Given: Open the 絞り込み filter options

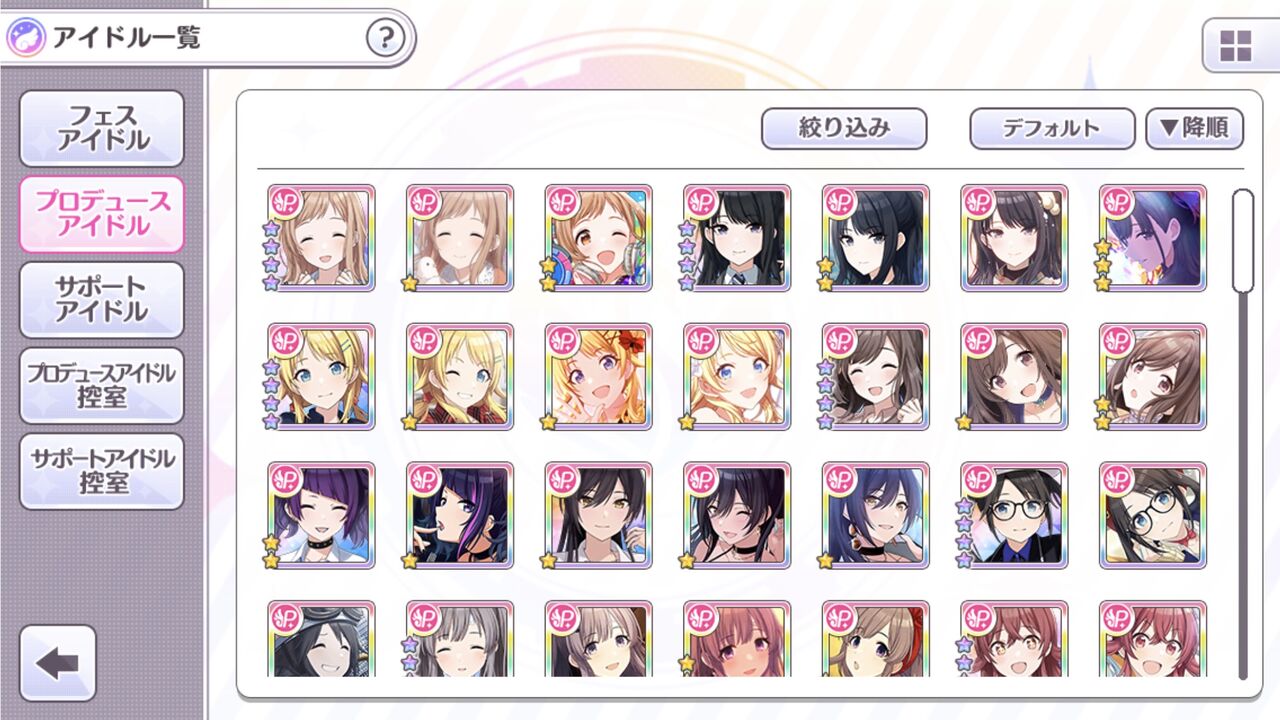Looking at the screenshot, I should pyautogui.click(x=844, y=129).
